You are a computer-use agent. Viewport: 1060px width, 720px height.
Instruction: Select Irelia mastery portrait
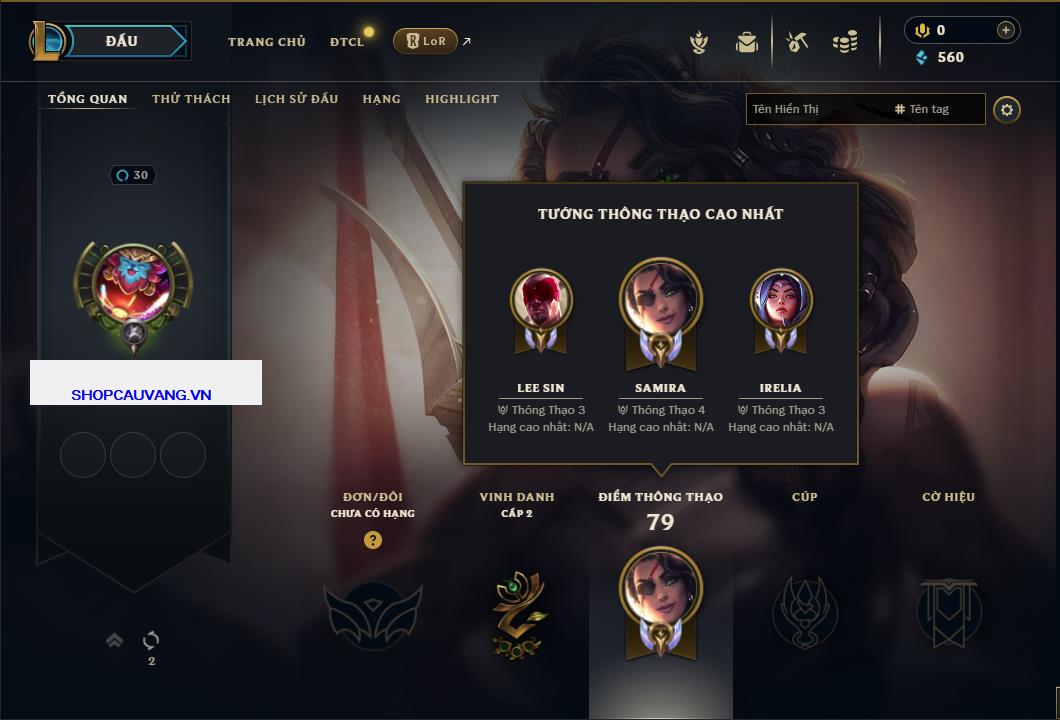tap(781, 300)
